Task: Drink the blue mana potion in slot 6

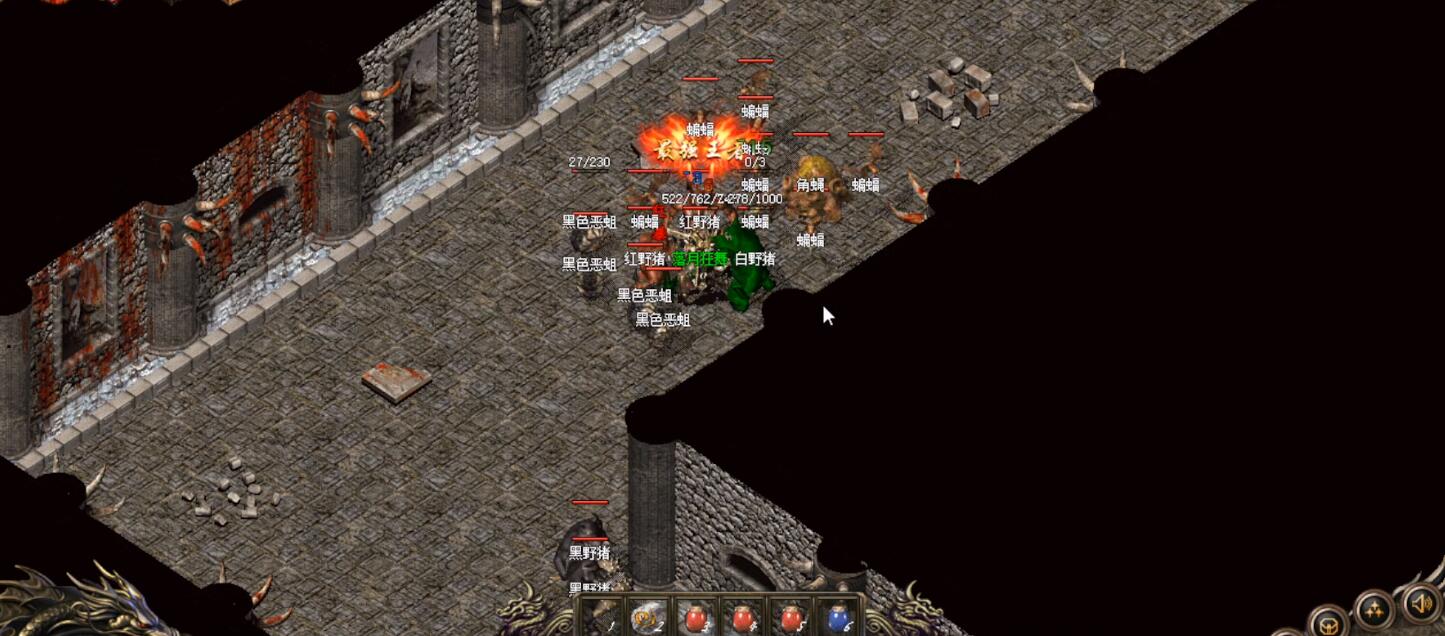Action: point(839,620)
